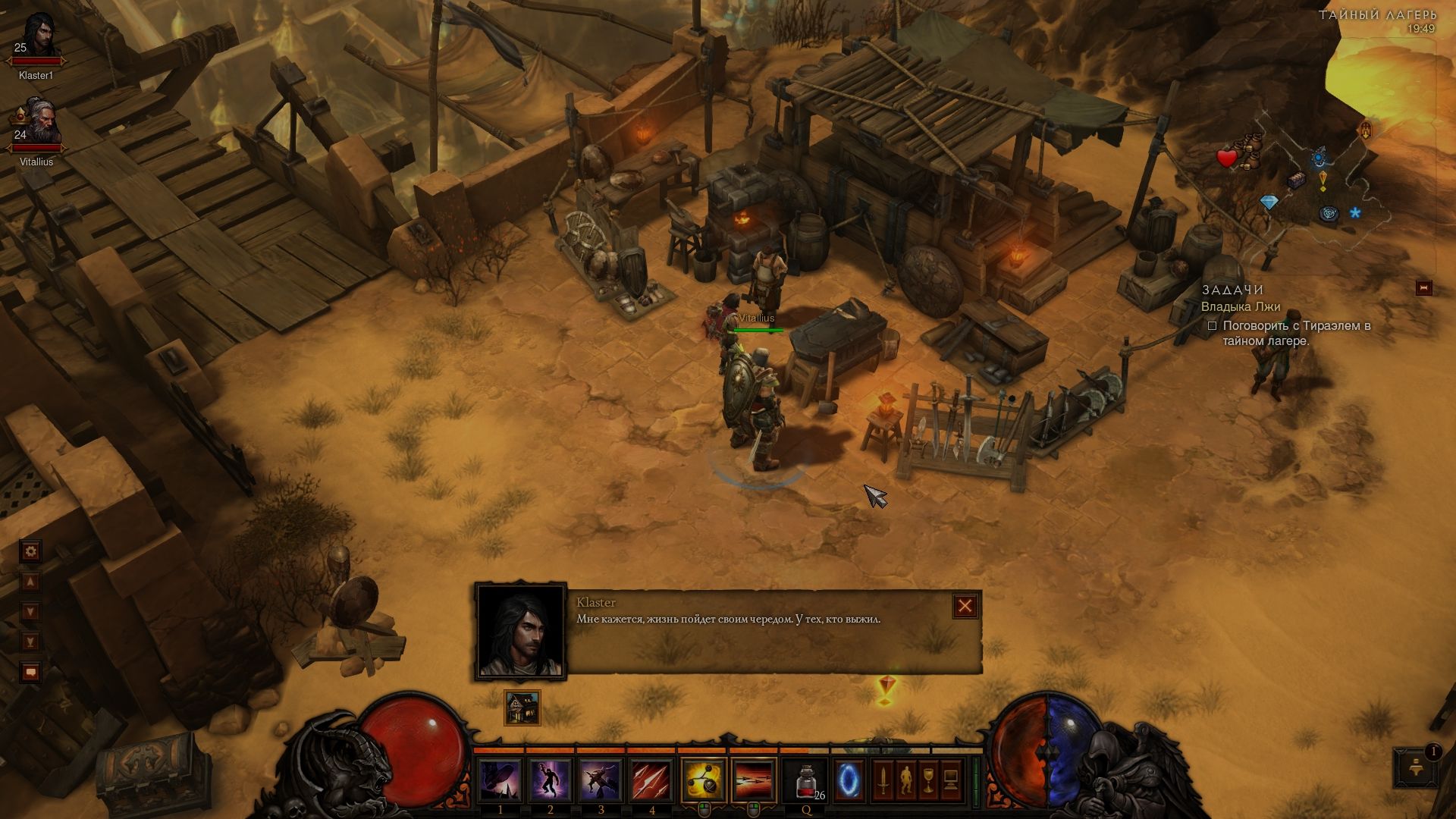The width and height of the screenshot is (1456, 819).
Task: Click the gem jeweler marker on minimap
Action: click(1269, 202)
